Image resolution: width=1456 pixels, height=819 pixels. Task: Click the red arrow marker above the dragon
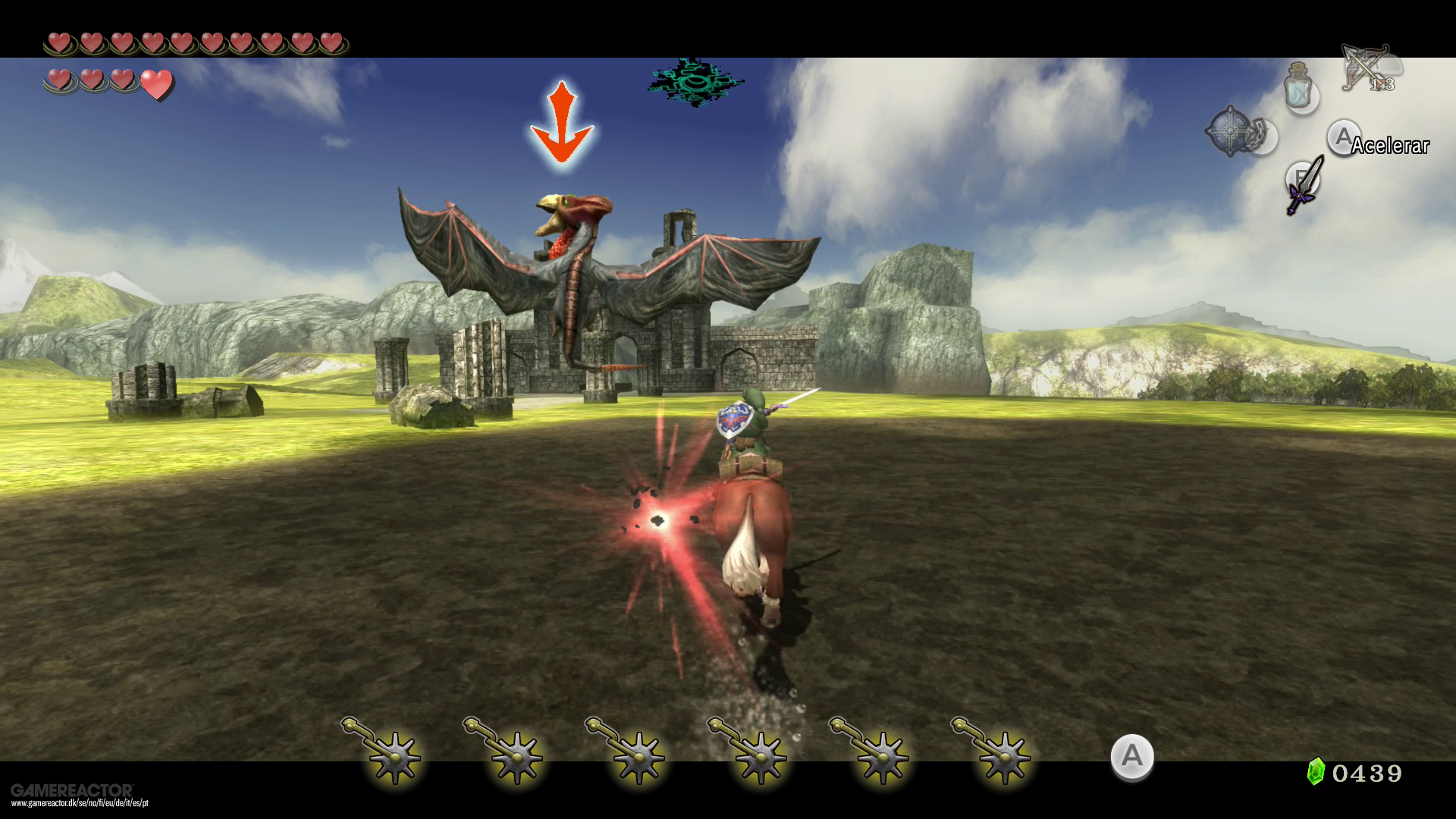562,120
